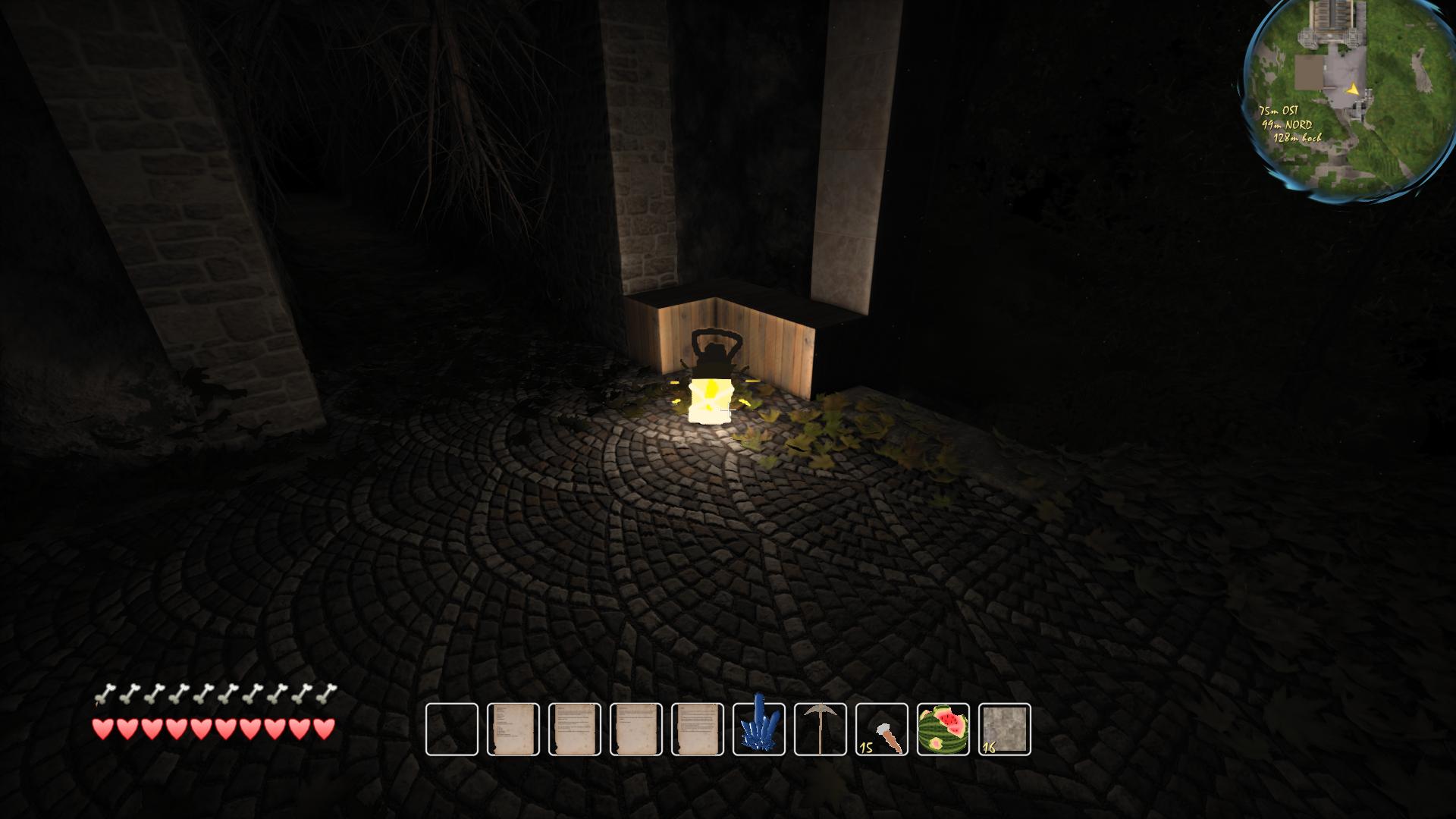This screenshot has width=1456, height=819.
Task: Choose the torch slot with 15
Action: point(882,730)
